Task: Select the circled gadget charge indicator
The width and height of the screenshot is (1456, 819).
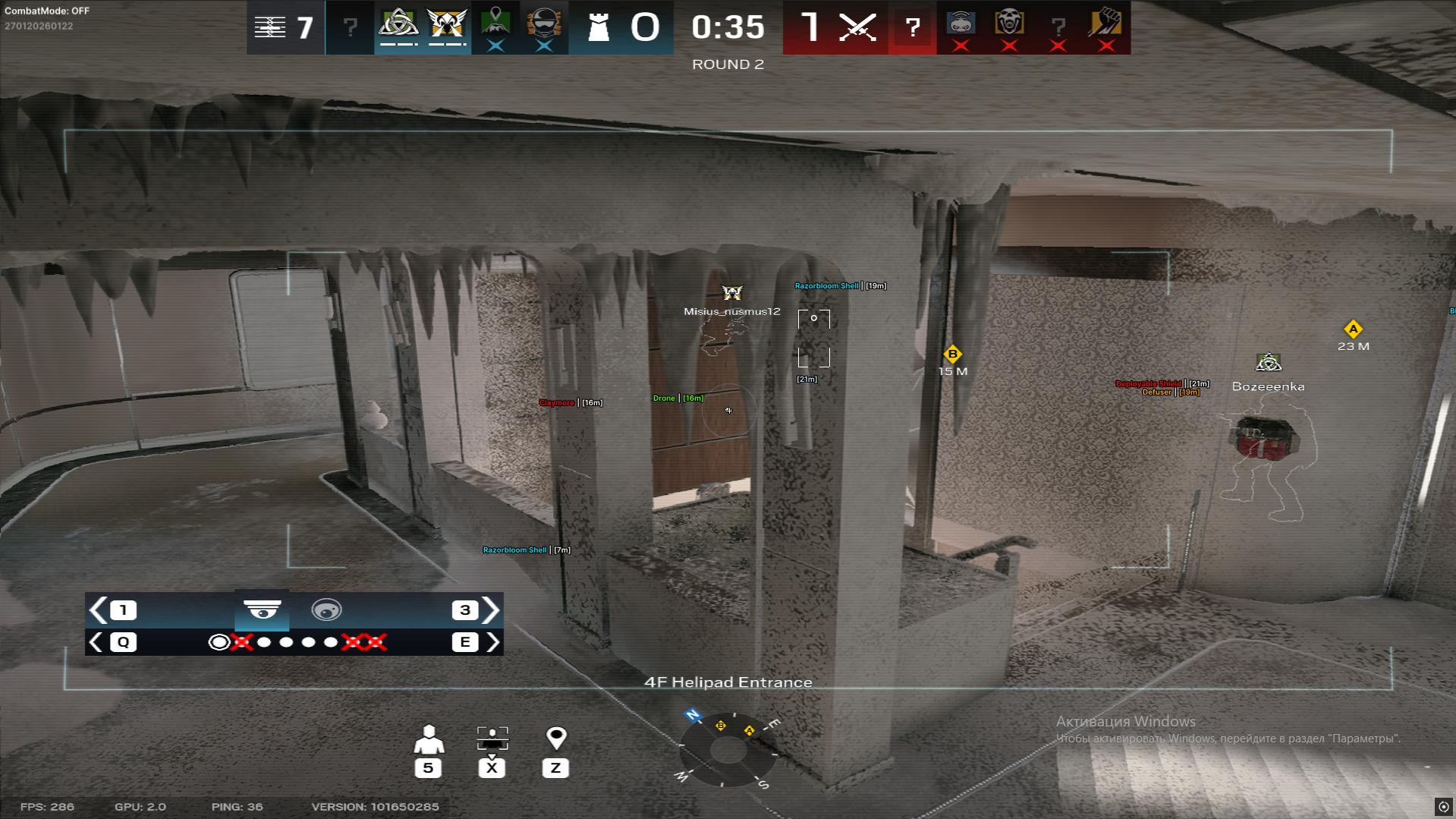Action: [220, 642]
